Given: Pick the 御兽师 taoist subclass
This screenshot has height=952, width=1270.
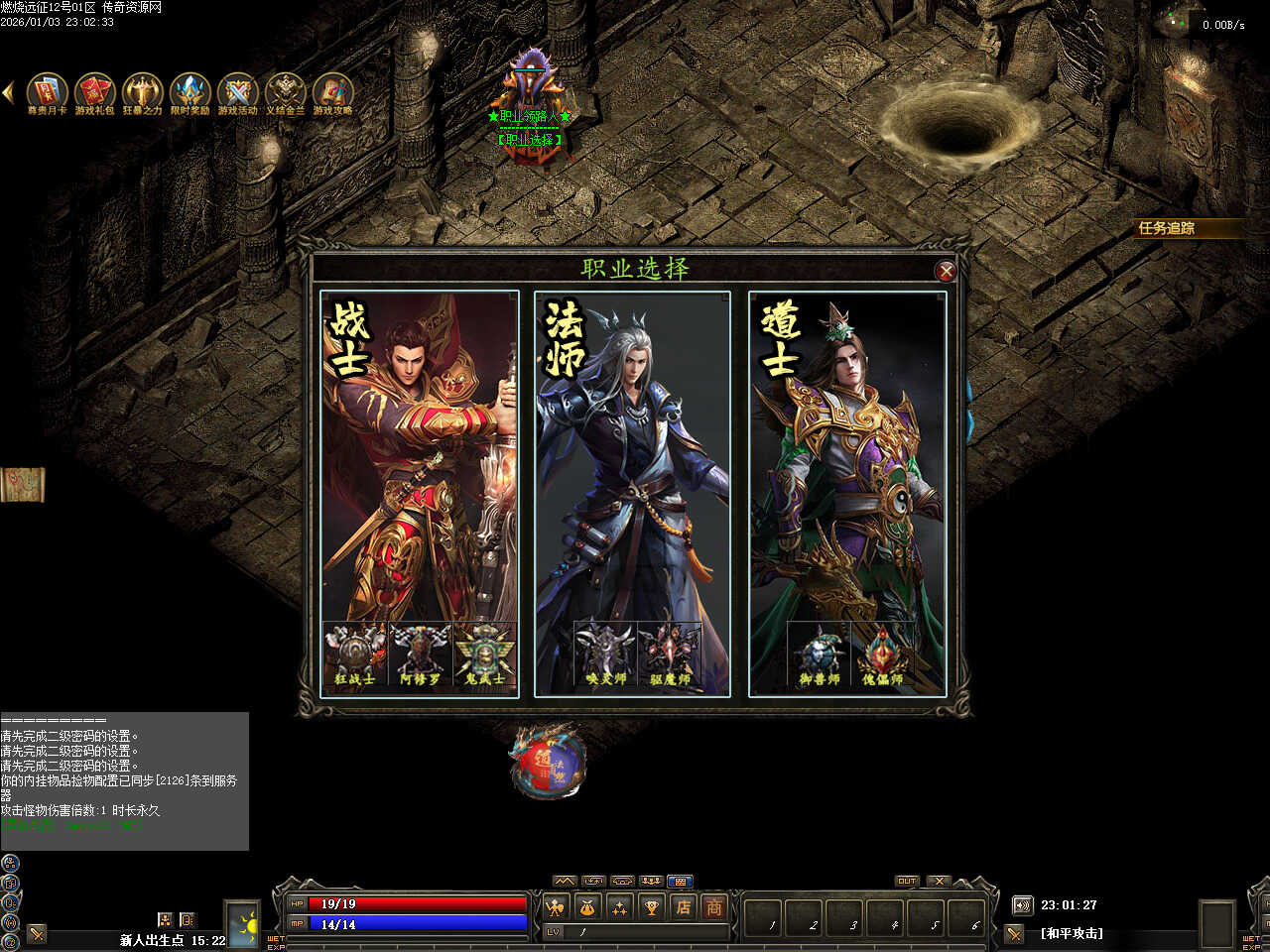Looking at the screenshot, I should 820,654.
